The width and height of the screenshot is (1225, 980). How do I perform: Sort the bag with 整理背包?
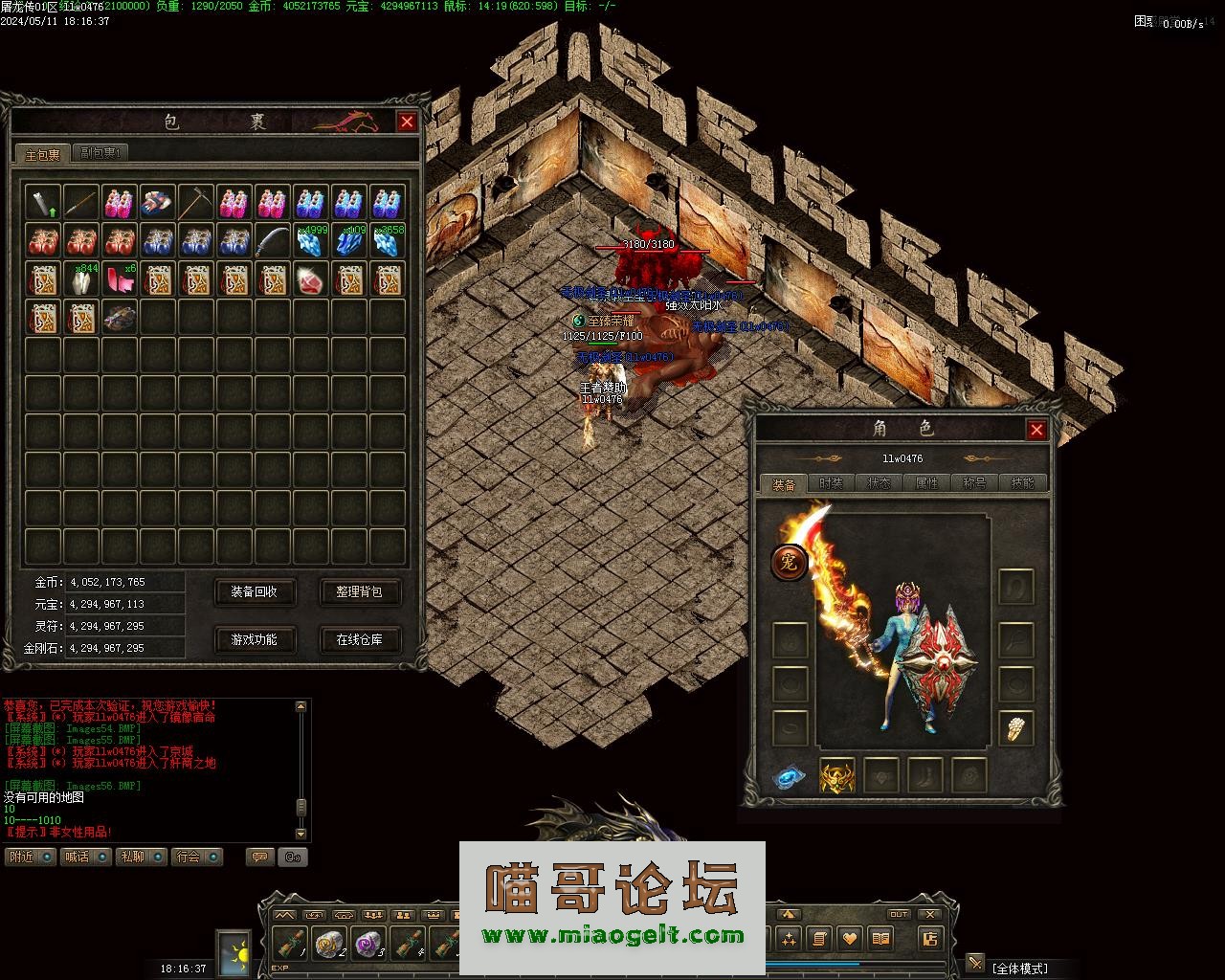coord(359,592)
